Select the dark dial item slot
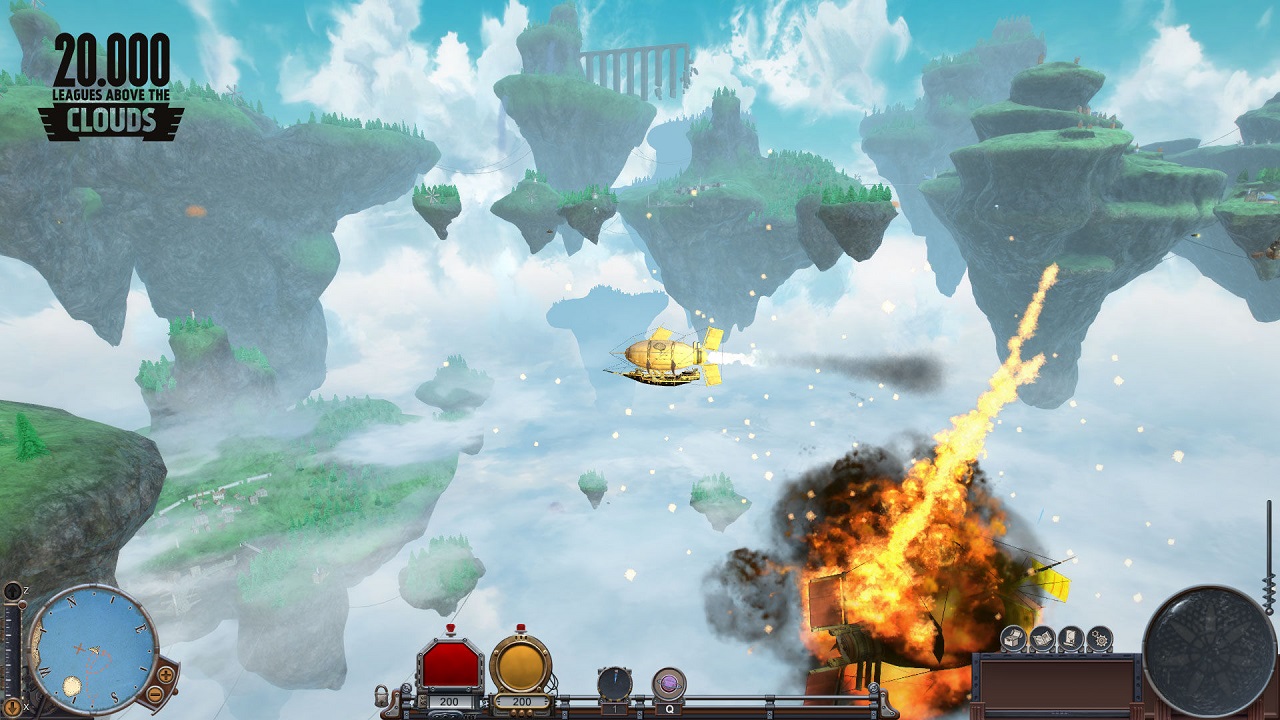 [615, 684]
